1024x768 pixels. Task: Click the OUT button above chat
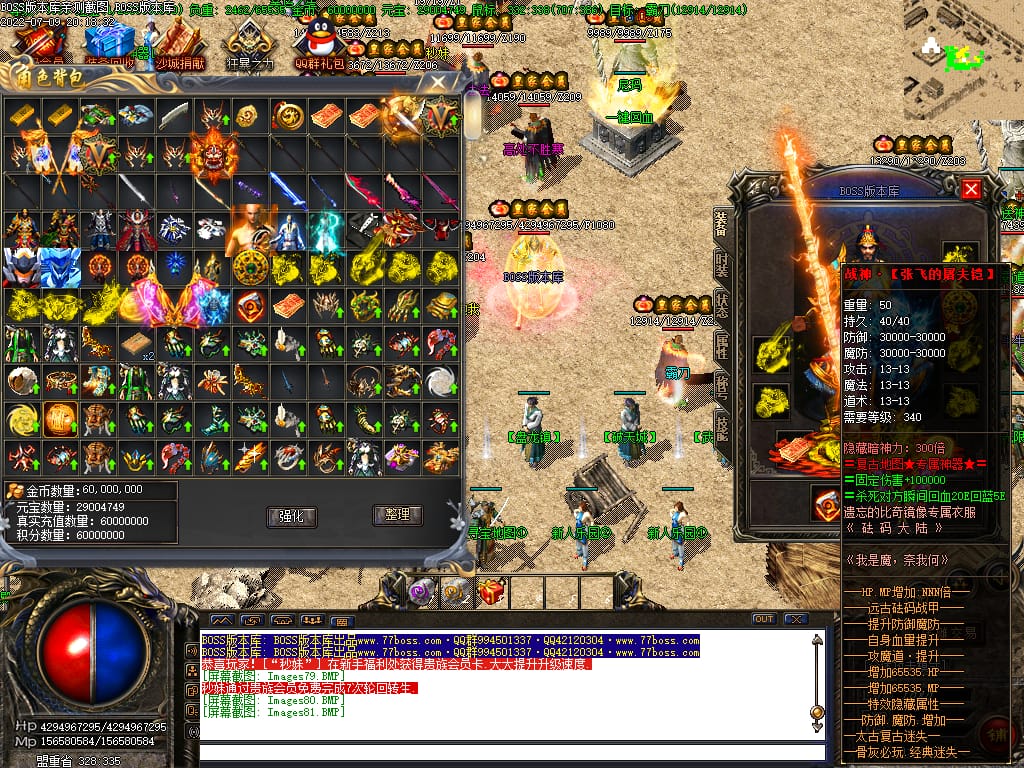pos(763,619)
